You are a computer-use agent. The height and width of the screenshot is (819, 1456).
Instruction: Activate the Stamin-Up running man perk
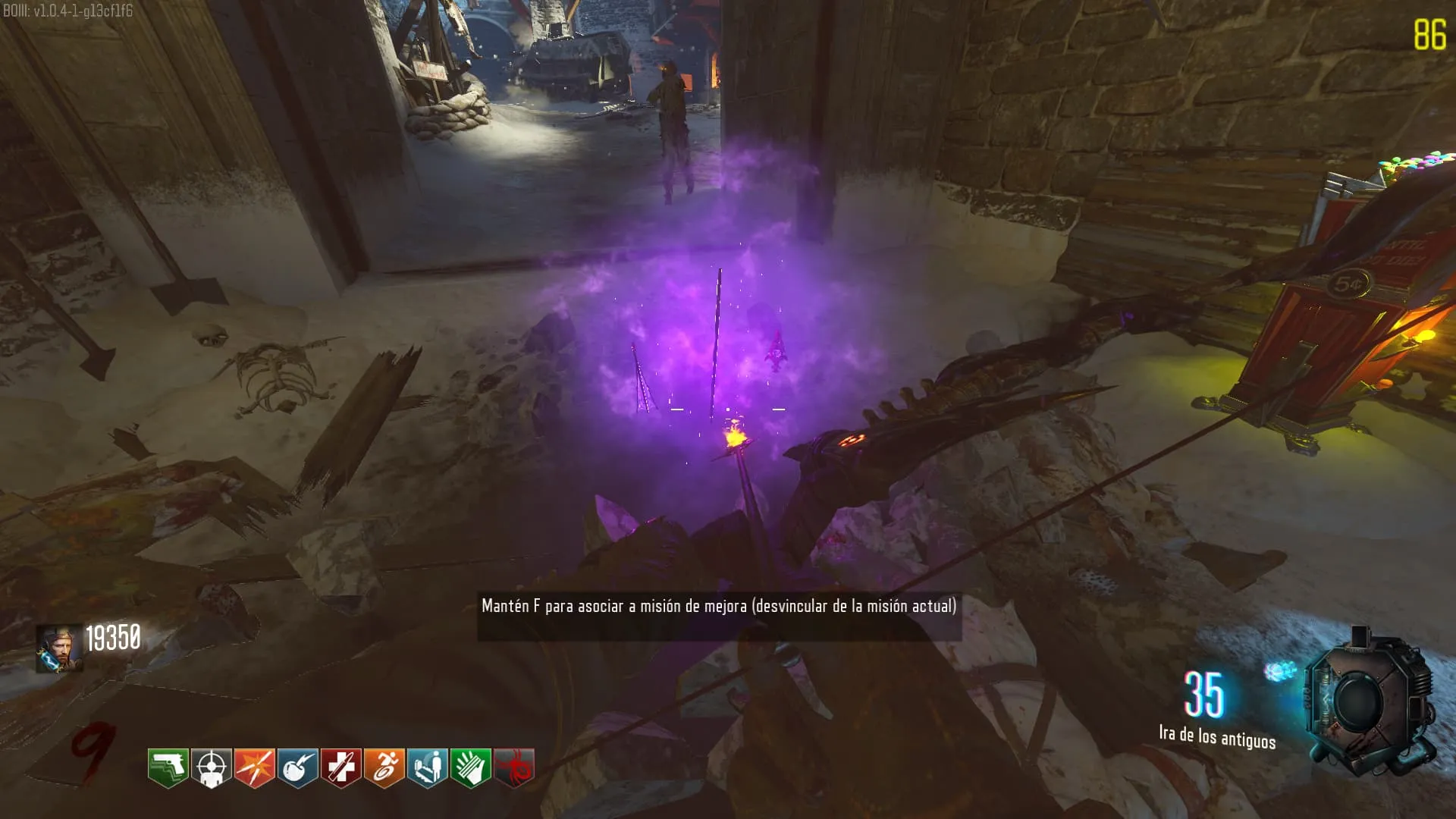point(384,768)
